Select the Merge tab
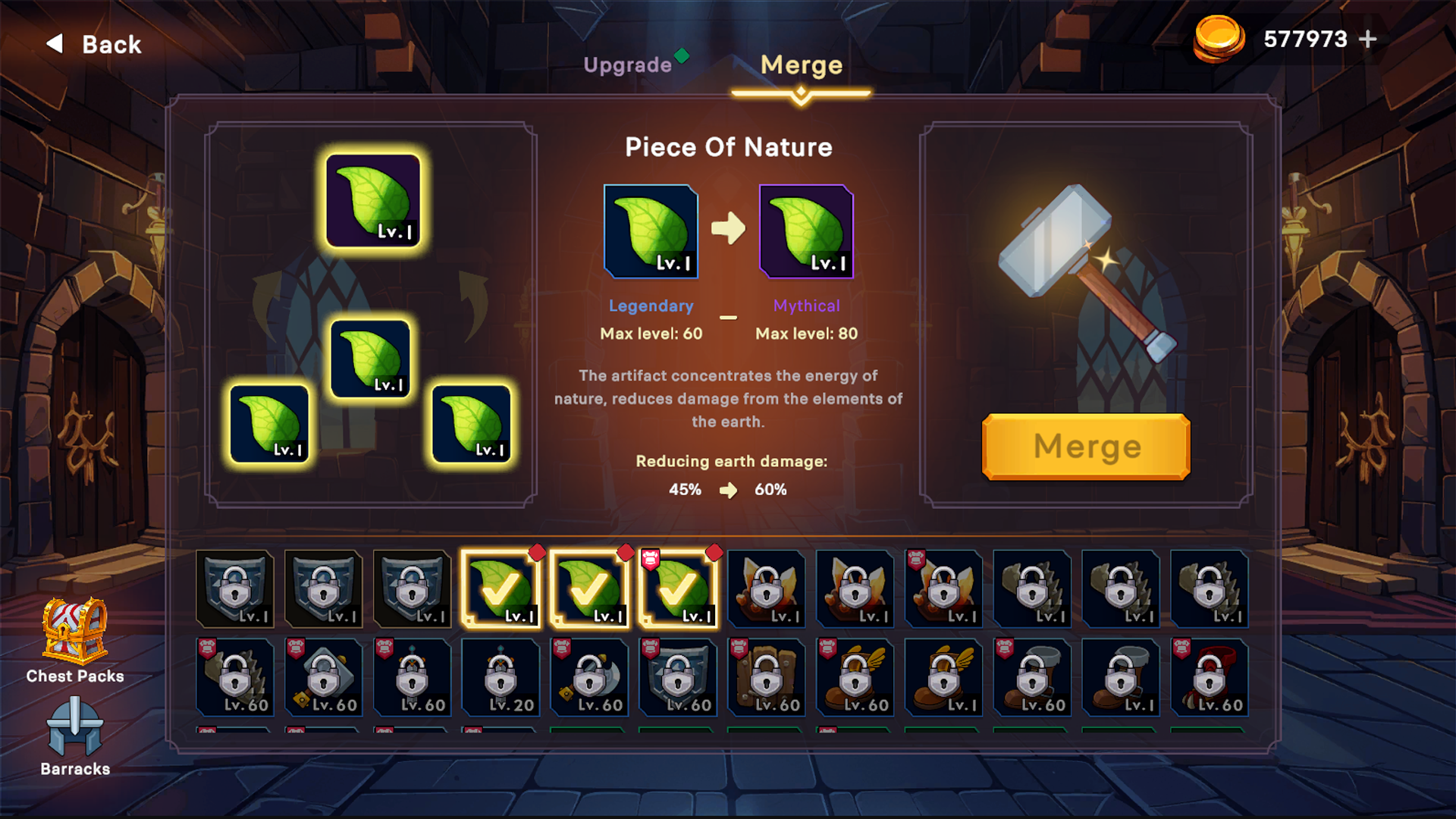Screen dimensions: 1456x819 click(x=801, y=65)
